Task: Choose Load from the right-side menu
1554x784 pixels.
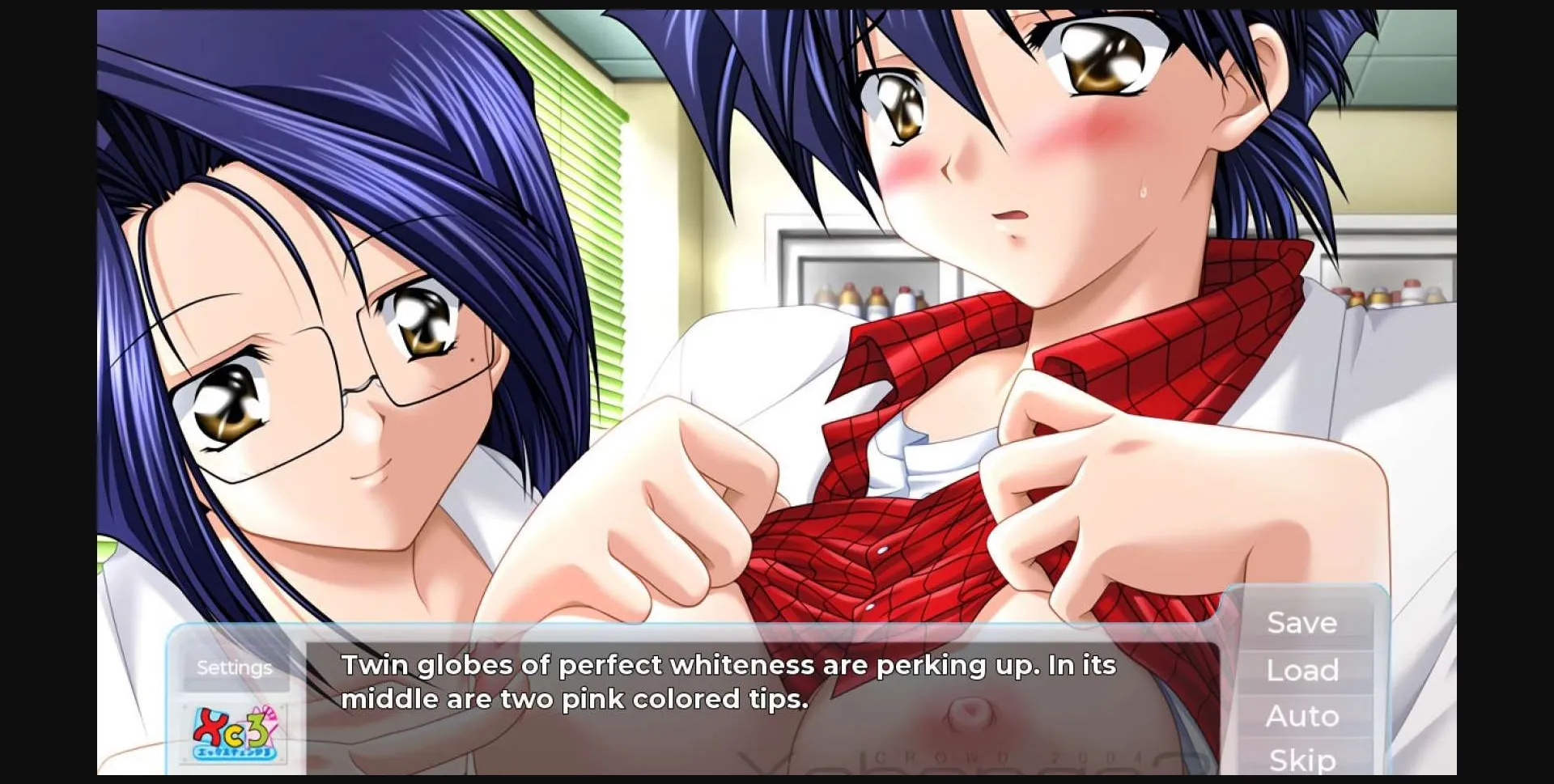Action: [1301, 670]
